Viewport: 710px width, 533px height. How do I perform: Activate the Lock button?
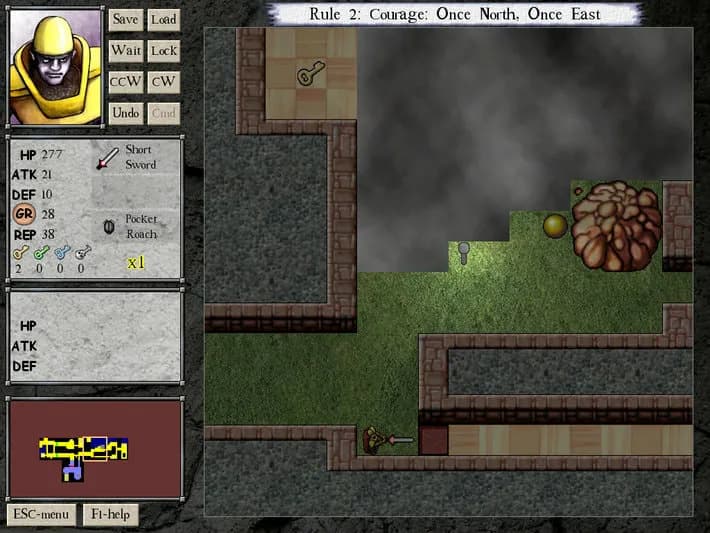pos(163,50)
